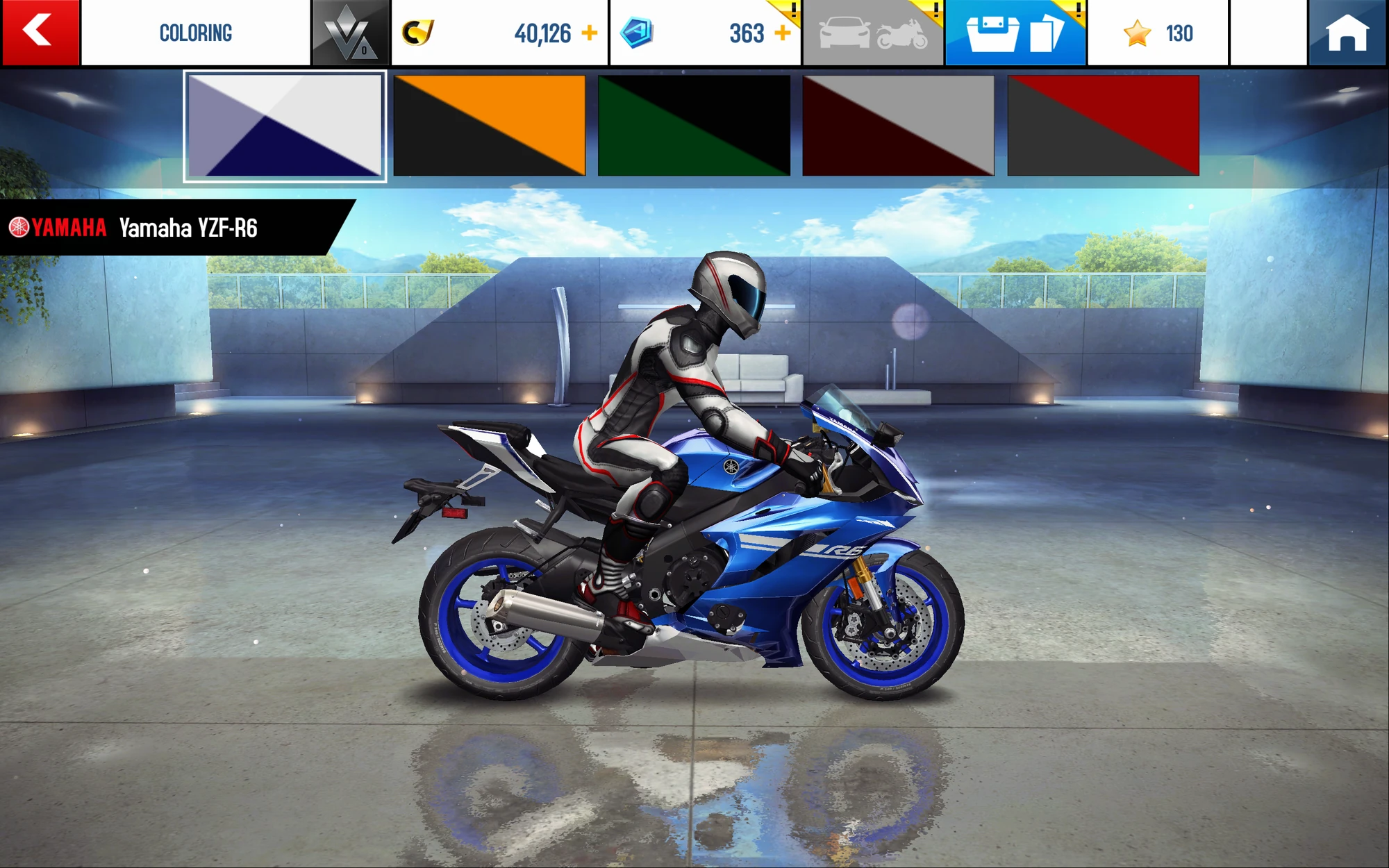Screen dimensions: 1389x868
Task: Click the COLORING header tab
Action: point(196,31)
